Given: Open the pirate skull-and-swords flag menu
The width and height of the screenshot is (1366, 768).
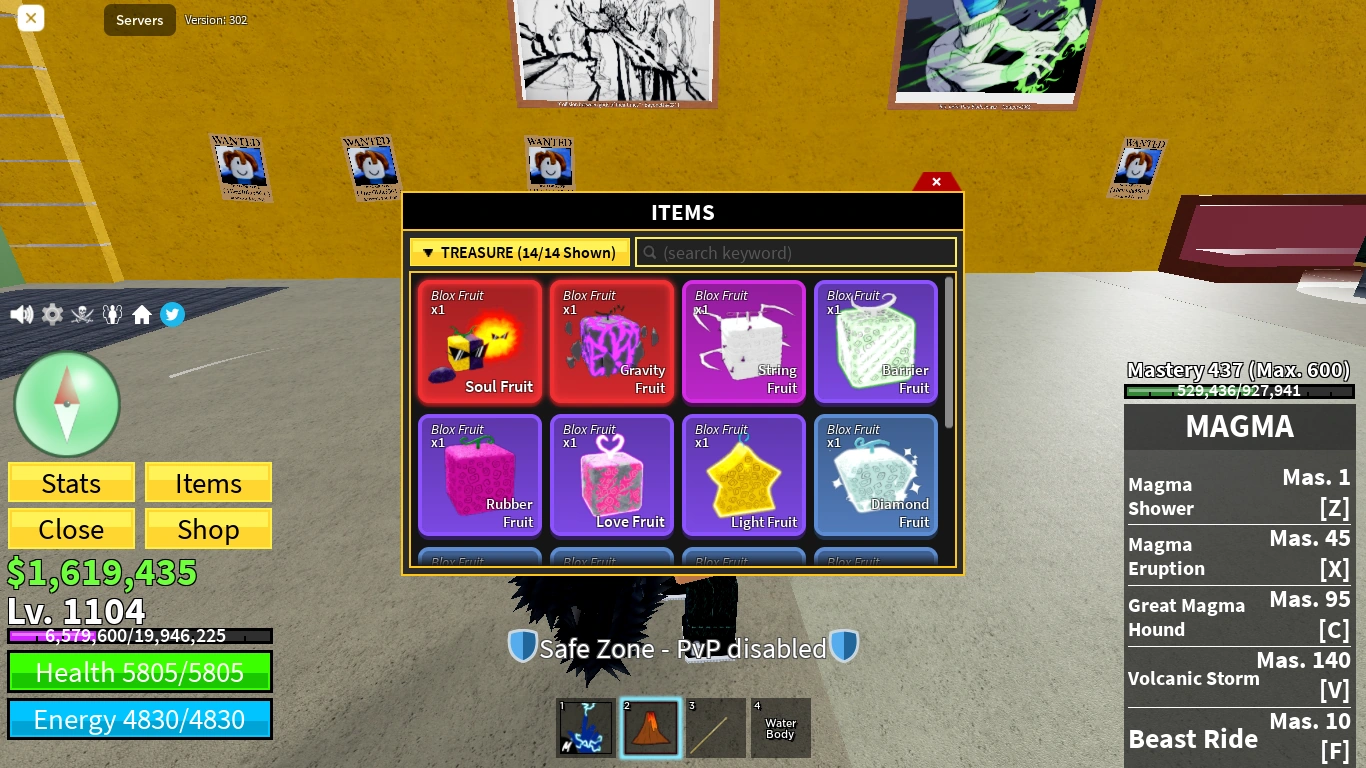Looking at the screenshot, I should (x=82, y=314).
